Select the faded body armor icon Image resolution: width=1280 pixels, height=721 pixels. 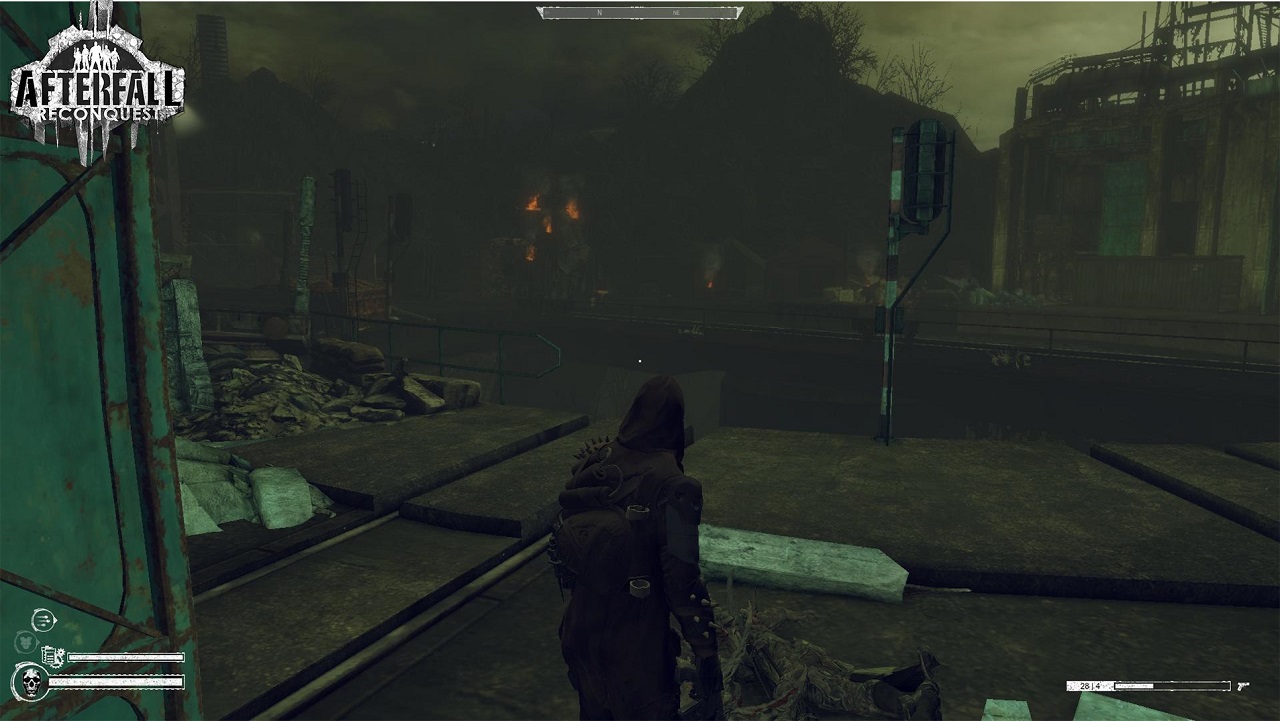coord(25,641)
